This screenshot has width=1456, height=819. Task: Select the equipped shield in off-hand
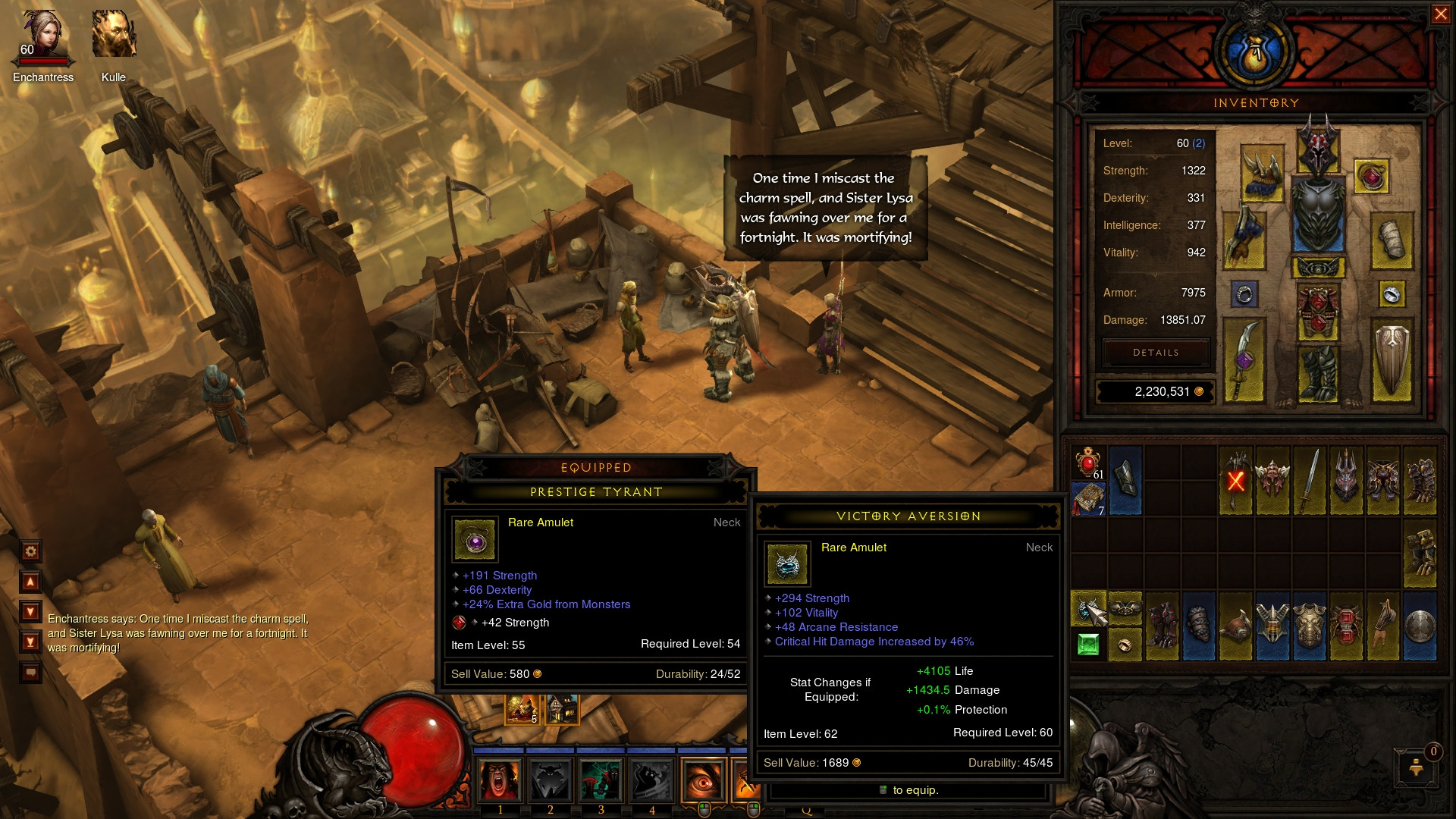tap(1392, 360)
